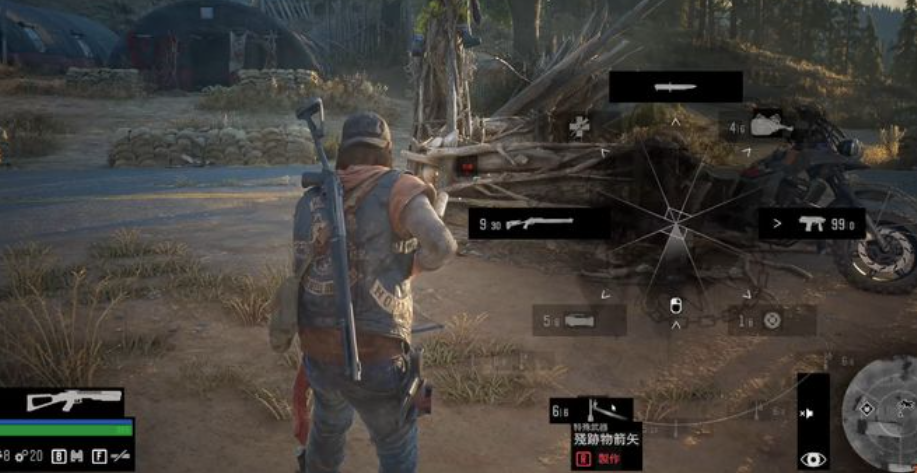The height and width of the screenshot is (473, 917).
Task: Click the equipped rifle icon
Action: point(61,401)
